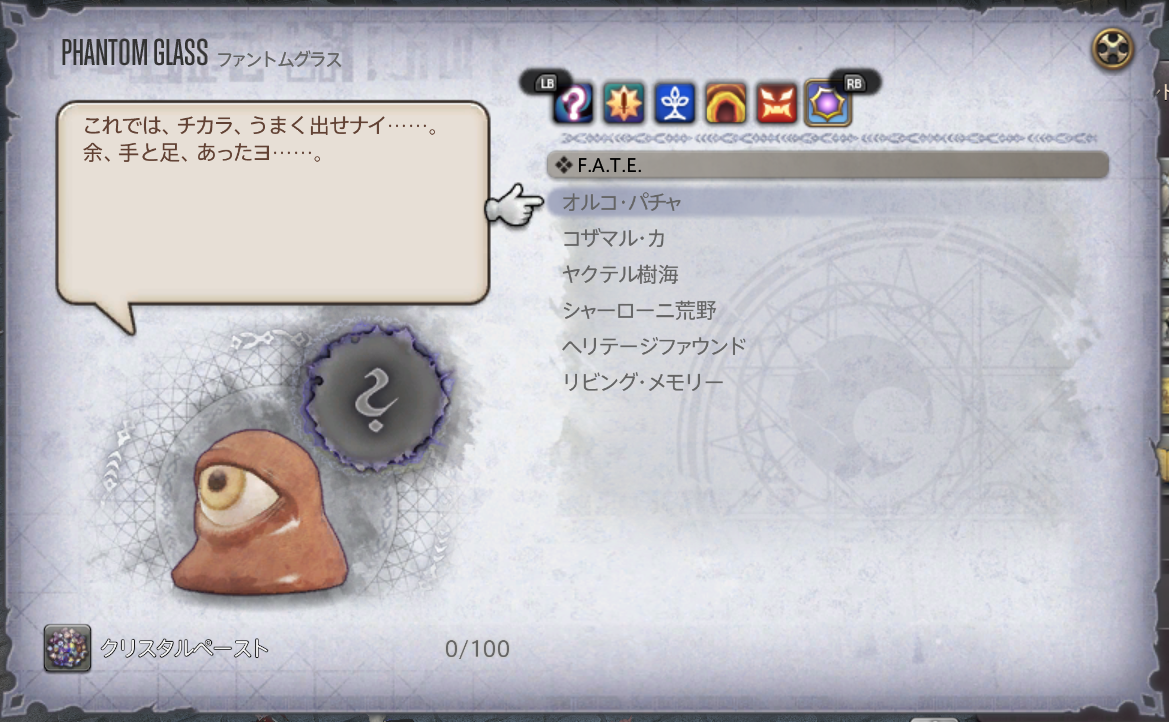
Task: Switch to the white plant sprout tab
Action: pyautogui.click(x=675, y=103)
